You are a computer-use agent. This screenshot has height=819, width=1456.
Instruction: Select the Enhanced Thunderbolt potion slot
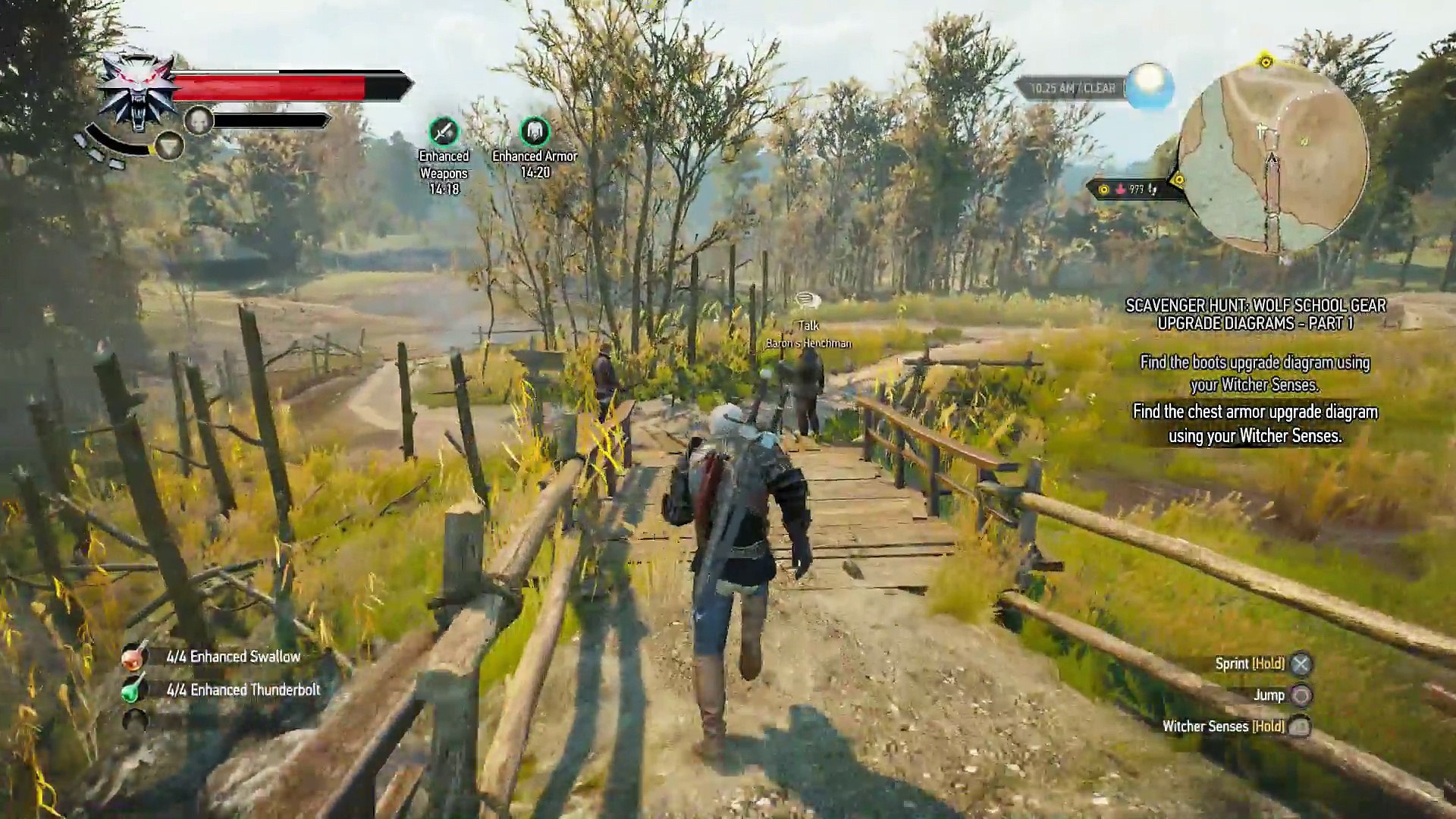(134, 690)
